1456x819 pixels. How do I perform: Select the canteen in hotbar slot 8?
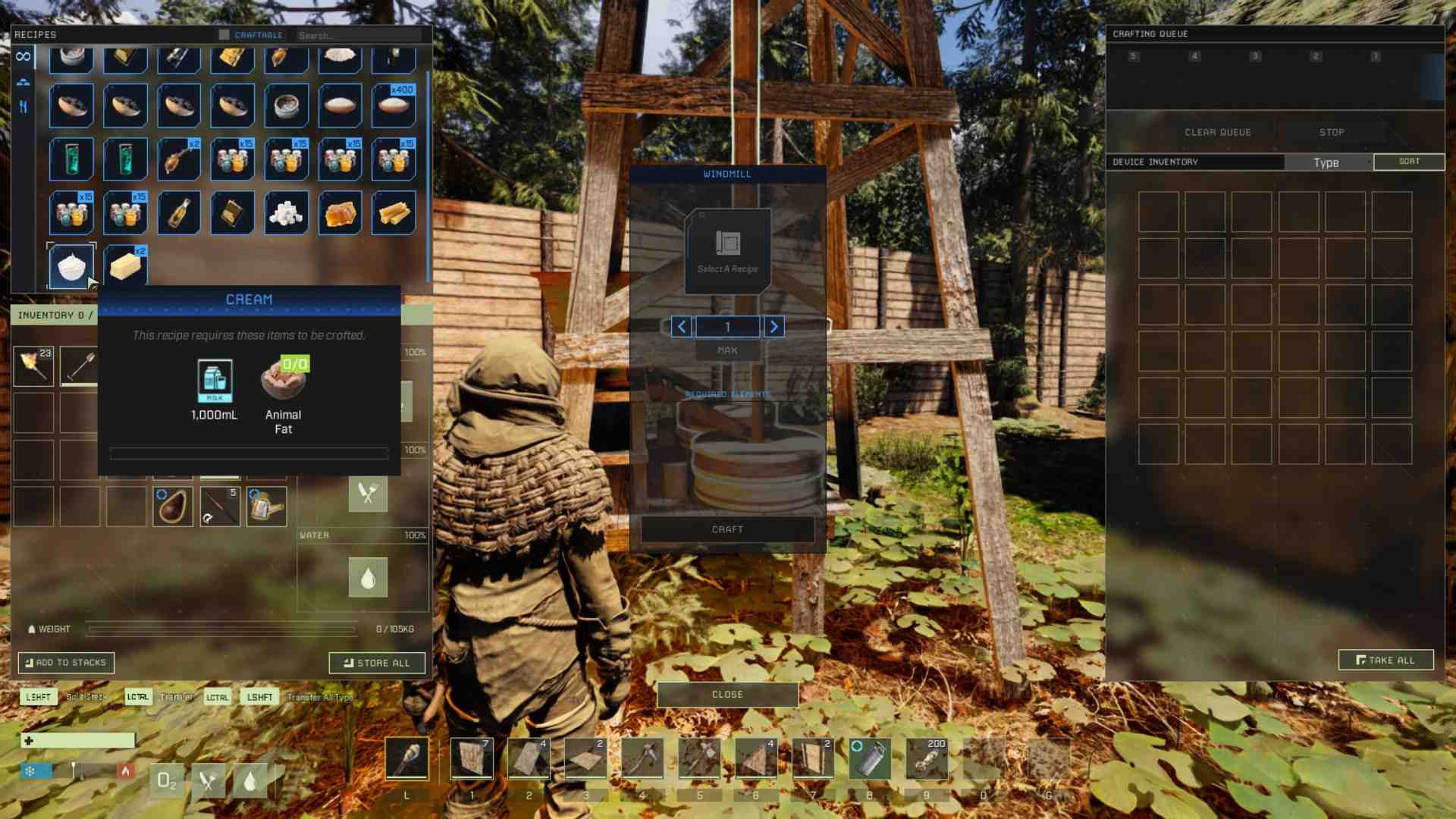869,757
